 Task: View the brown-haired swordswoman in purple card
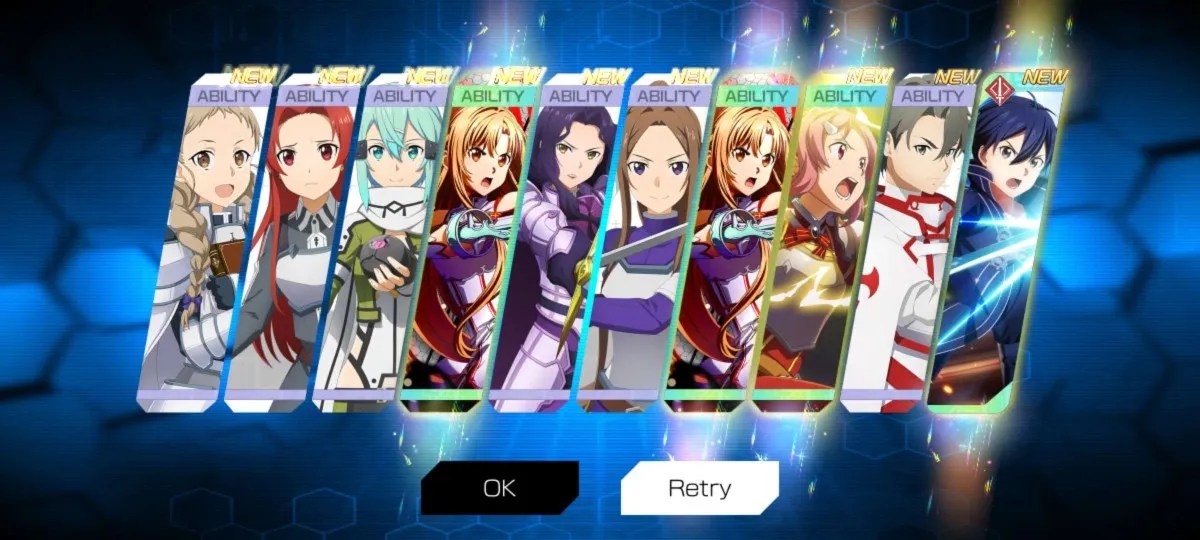[x=640, y=250]
